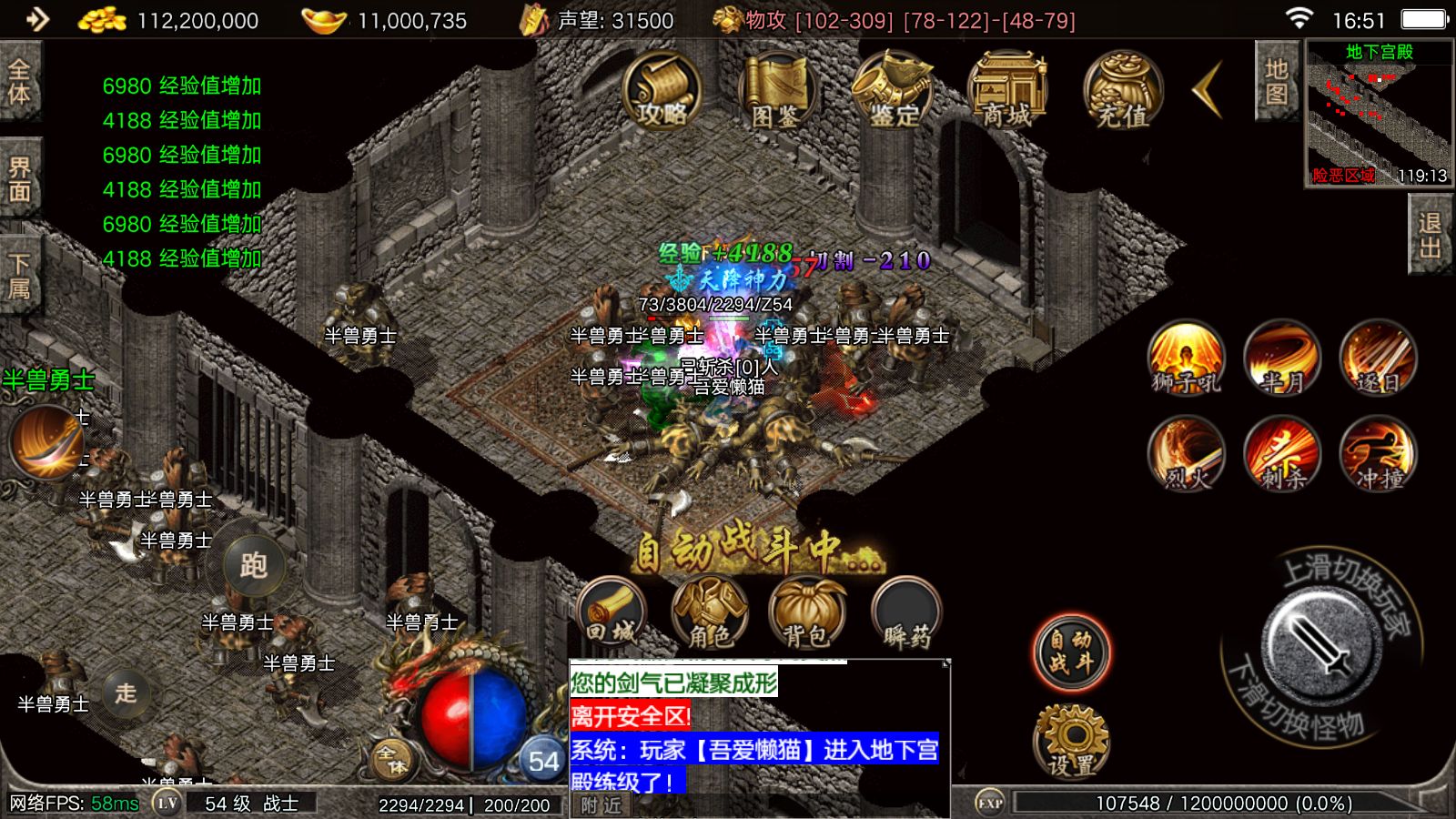Image resolution: width=1456 pixels, height=819 pixels.
Task: Open the 鉴定 appraisal menu
Action: click(894, 90)
